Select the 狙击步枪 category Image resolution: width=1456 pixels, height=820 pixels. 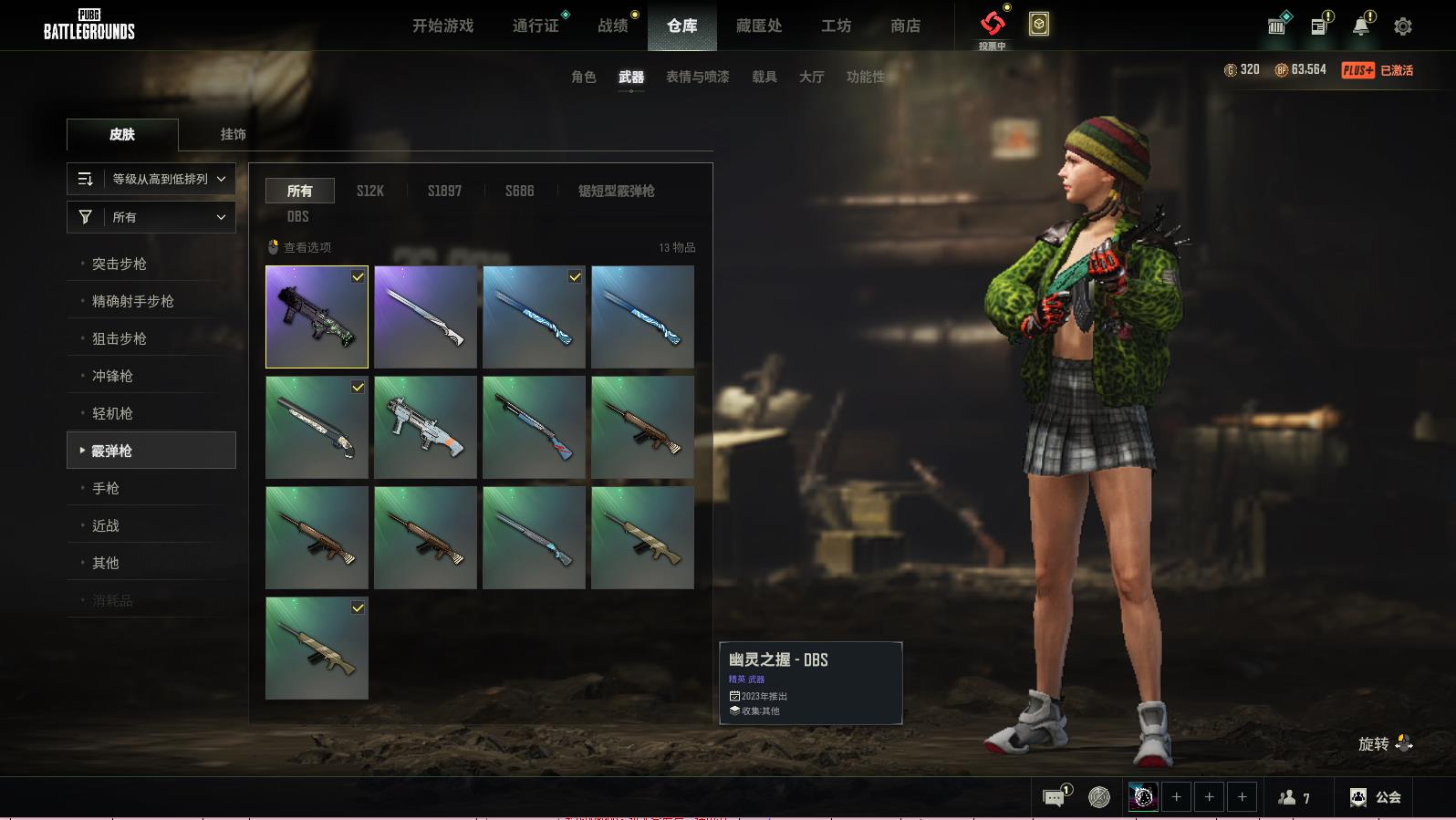click(120, 338)
